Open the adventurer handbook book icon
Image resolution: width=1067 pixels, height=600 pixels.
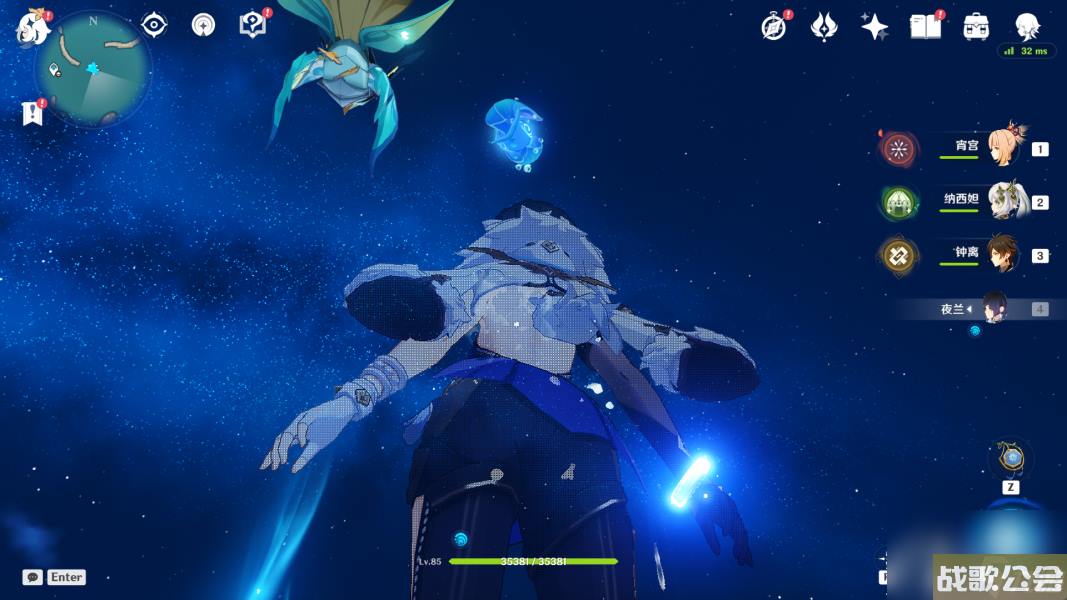click(x=925, y=27)
